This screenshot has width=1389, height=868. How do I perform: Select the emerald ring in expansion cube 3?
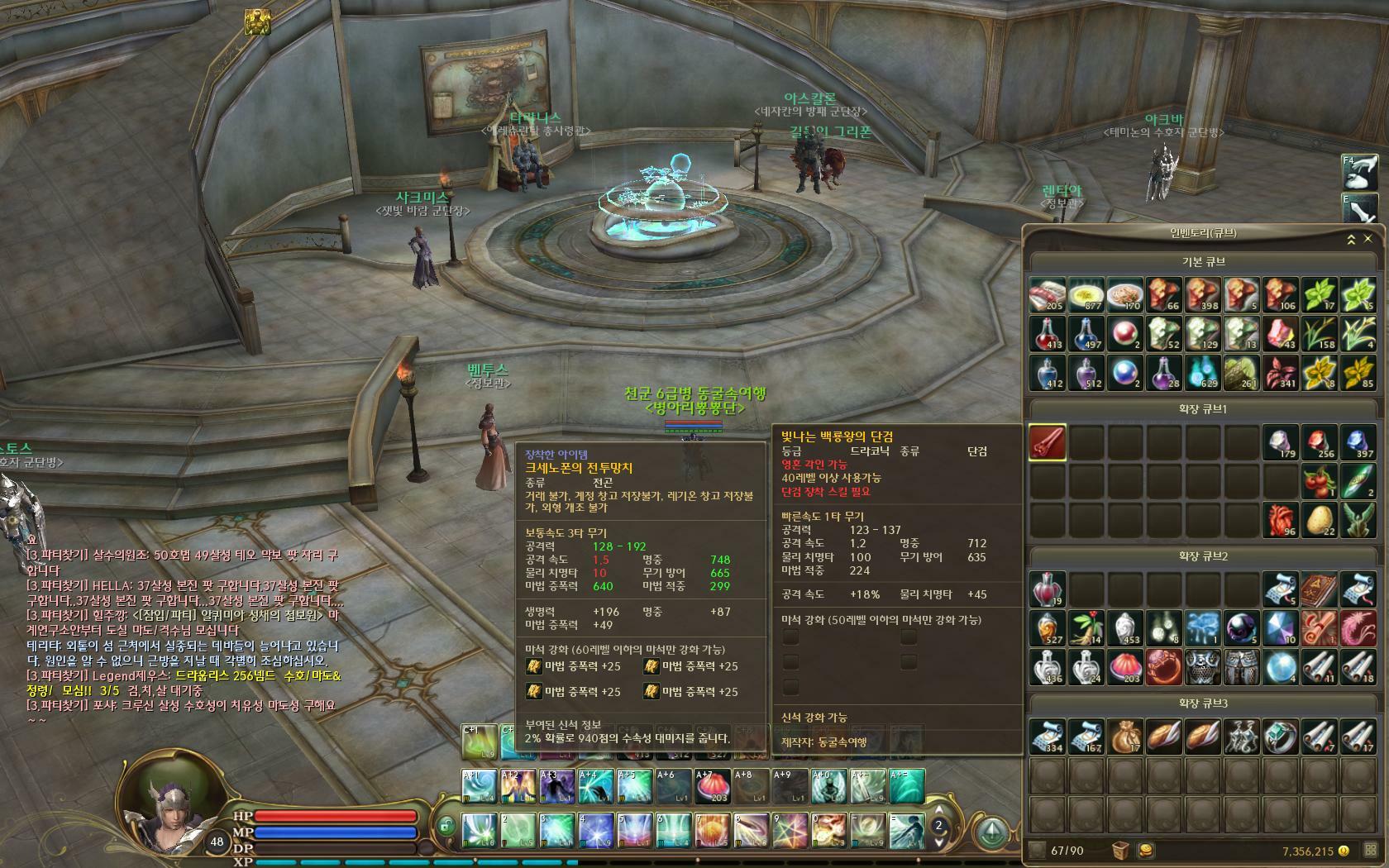point(1281,737)
